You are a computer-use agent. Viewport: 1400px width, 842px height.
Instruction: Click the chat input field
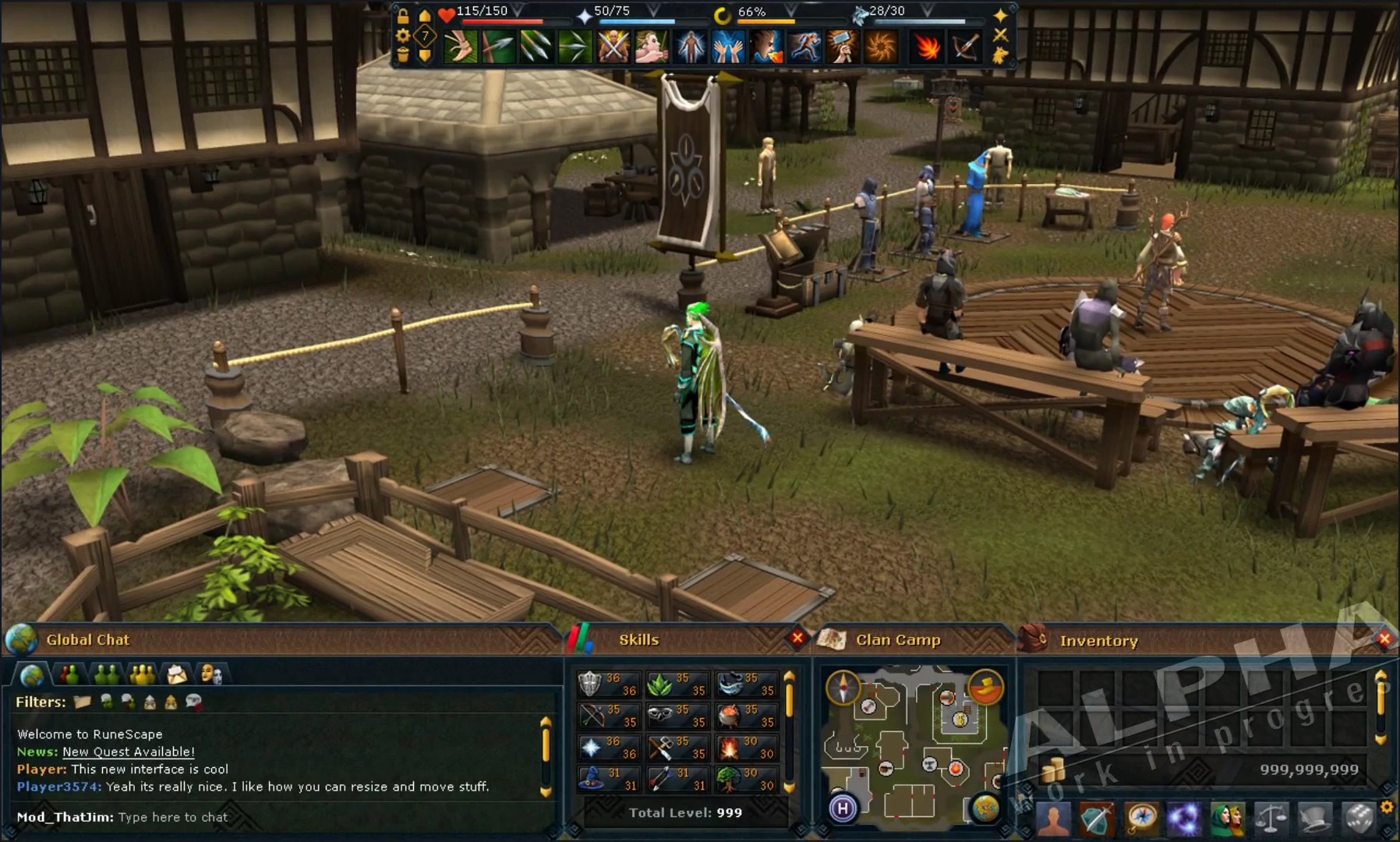click(x=173, y=817)
